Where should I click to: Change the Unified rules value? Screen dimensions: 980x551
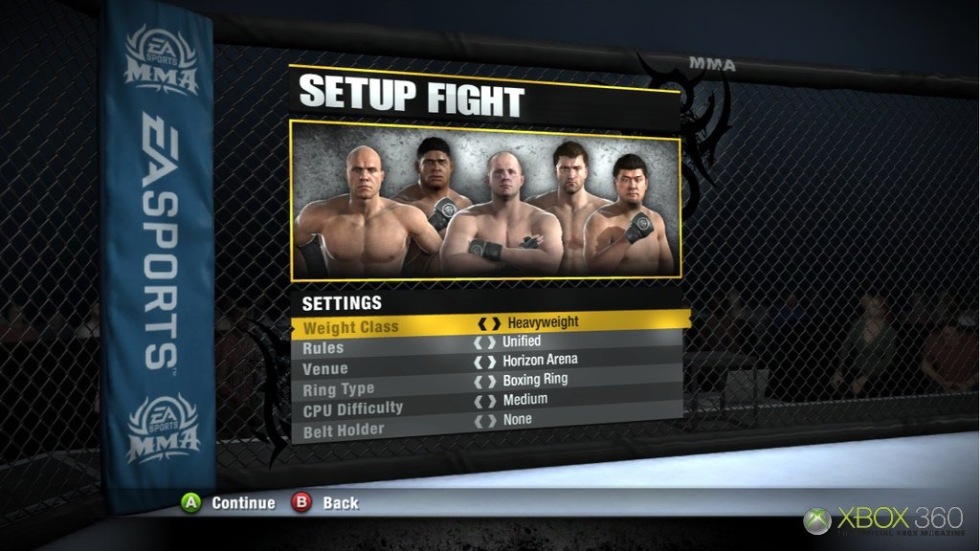click(521, 342)
